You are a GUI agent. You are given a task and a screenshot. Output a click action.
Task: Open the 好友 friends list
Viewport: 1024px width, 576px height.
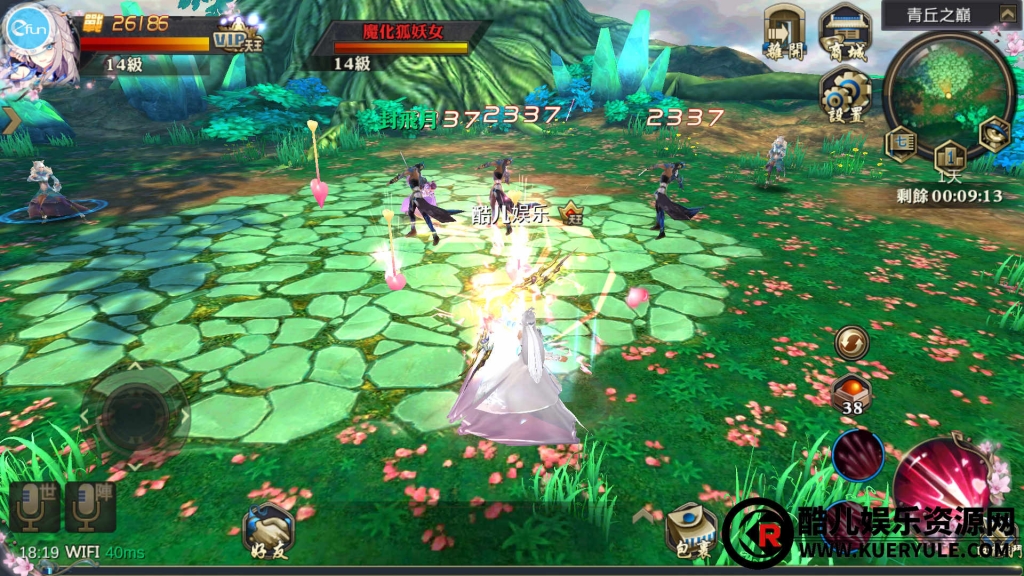(269, 529)
